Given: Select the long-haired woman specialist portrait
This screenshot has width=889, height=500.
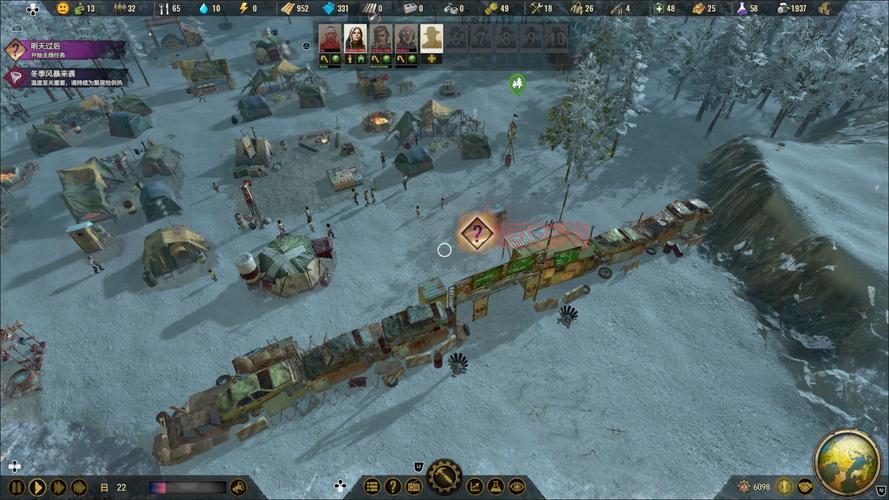Looking at the screenshot, I should pyautogui.click(x=355, y=38).
